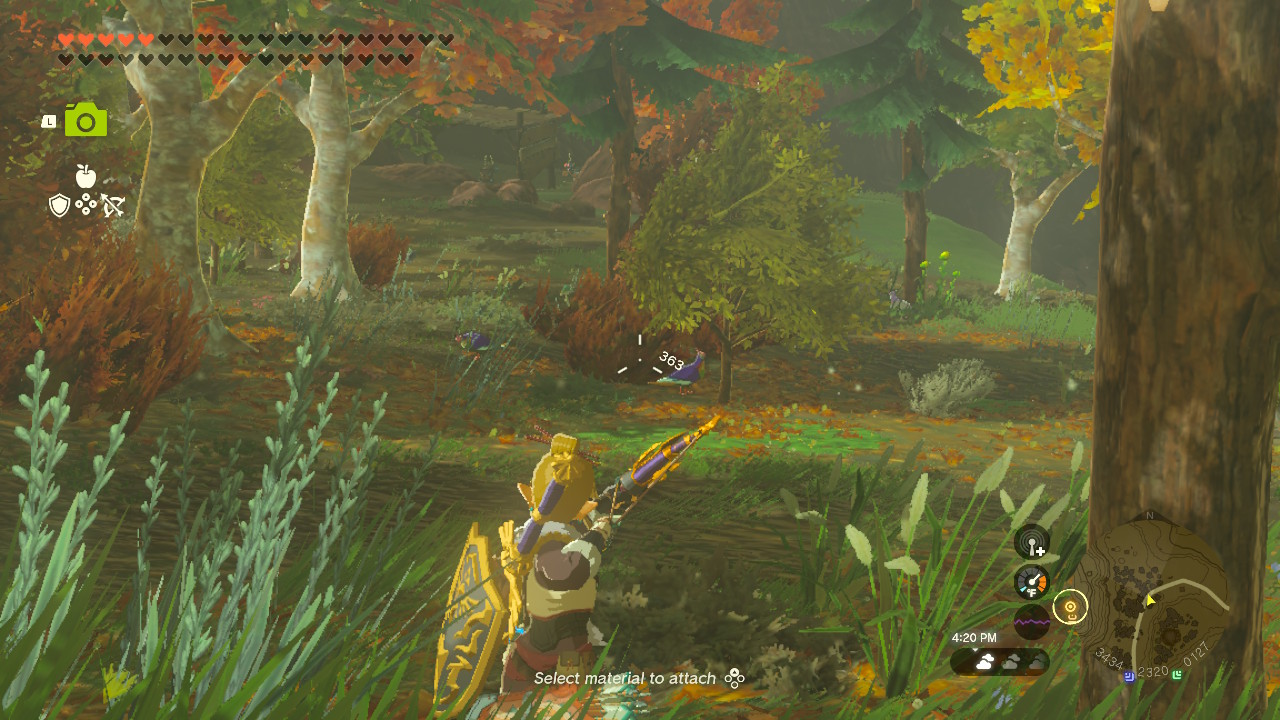Viewport: 1280px width, 720px height.
Task: Select the glowing orange ring marker beside minimap
Action: (1070, 606)
